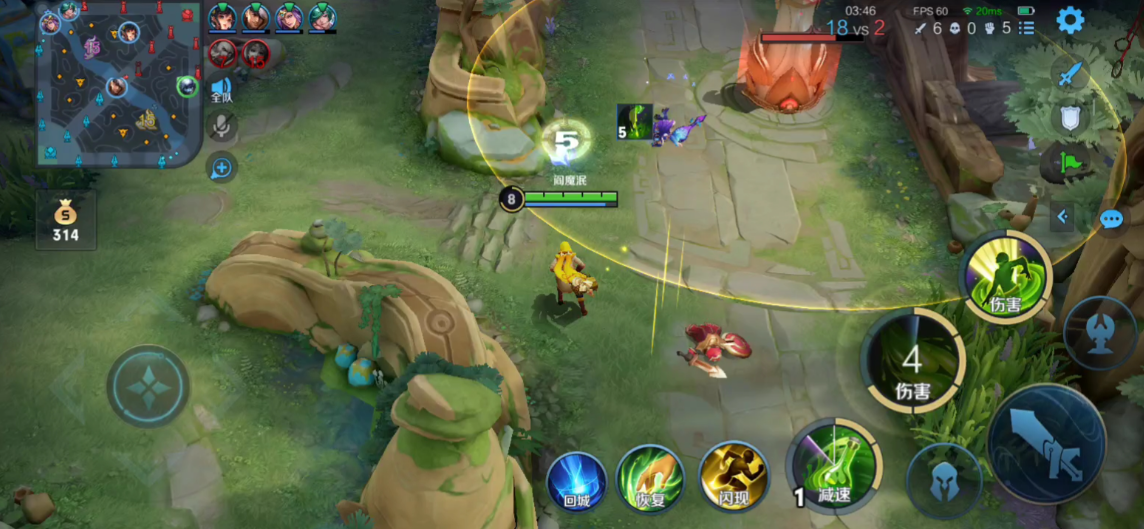Open the settings gear menu
This screenshot has width=1144, height=529.
1070,20
